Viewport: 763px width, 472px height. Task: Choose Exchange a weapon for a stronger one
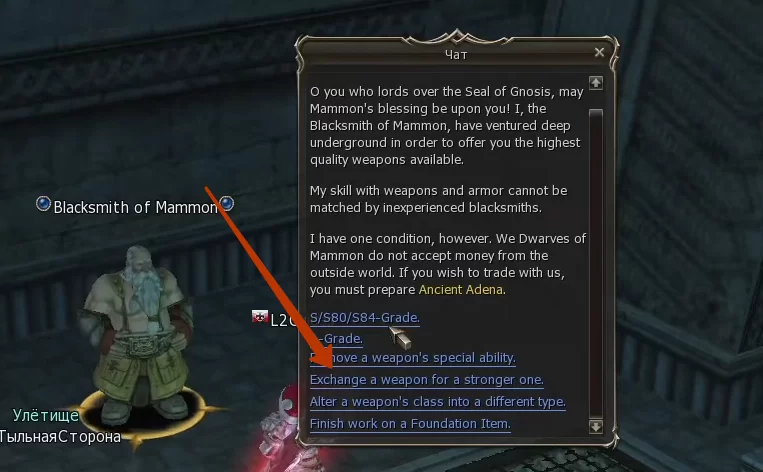427,380
